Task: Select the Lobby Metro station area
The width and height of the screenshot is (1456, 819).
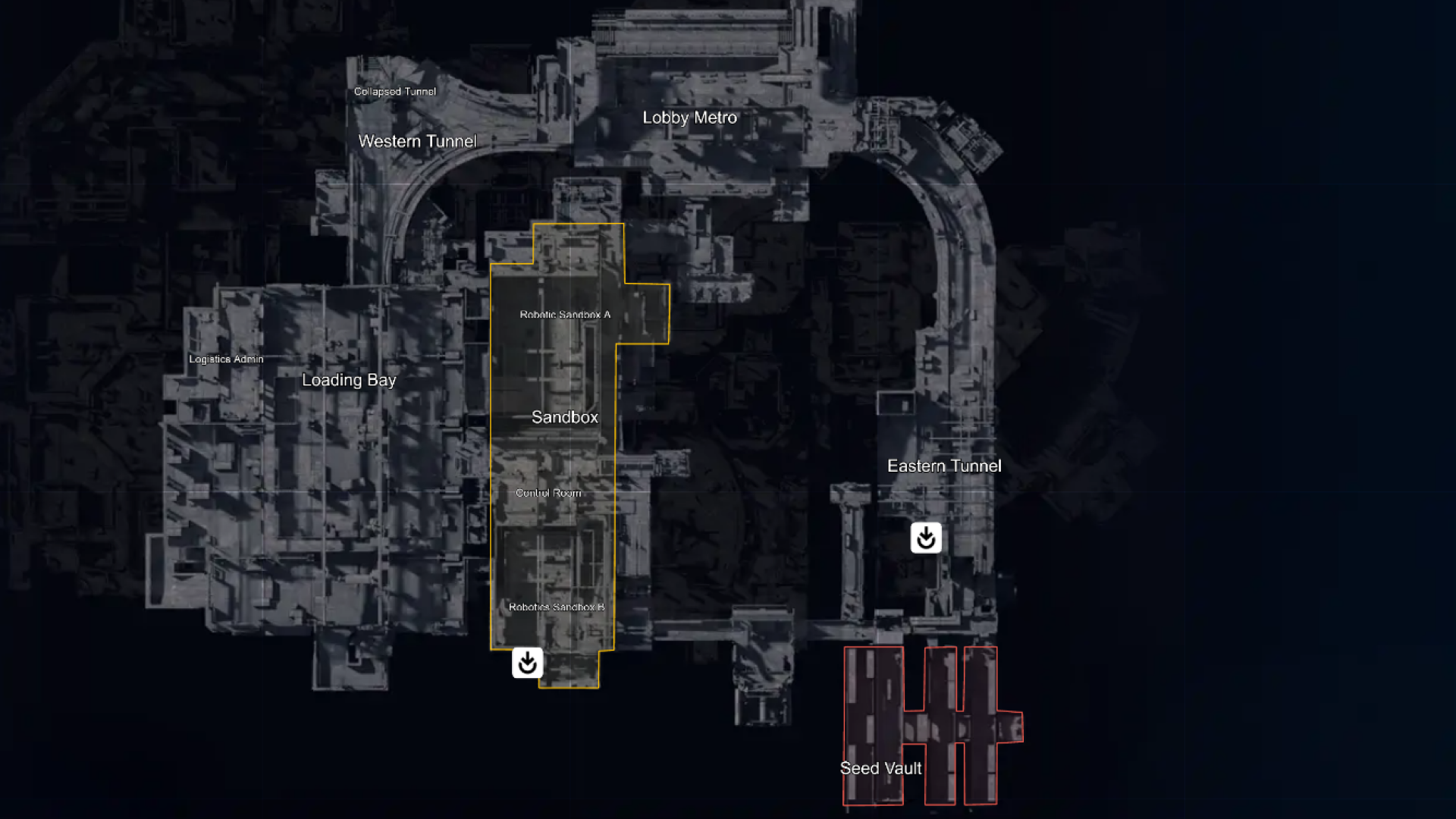Action: tap(690, 118)
